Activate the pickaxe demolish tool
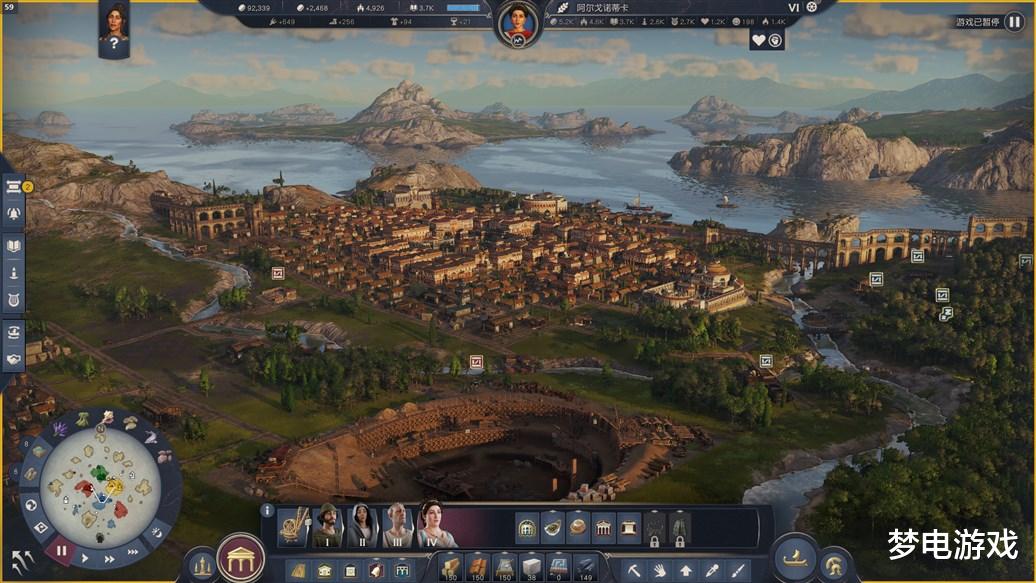 pyautogui.click(x=634, y=571)
